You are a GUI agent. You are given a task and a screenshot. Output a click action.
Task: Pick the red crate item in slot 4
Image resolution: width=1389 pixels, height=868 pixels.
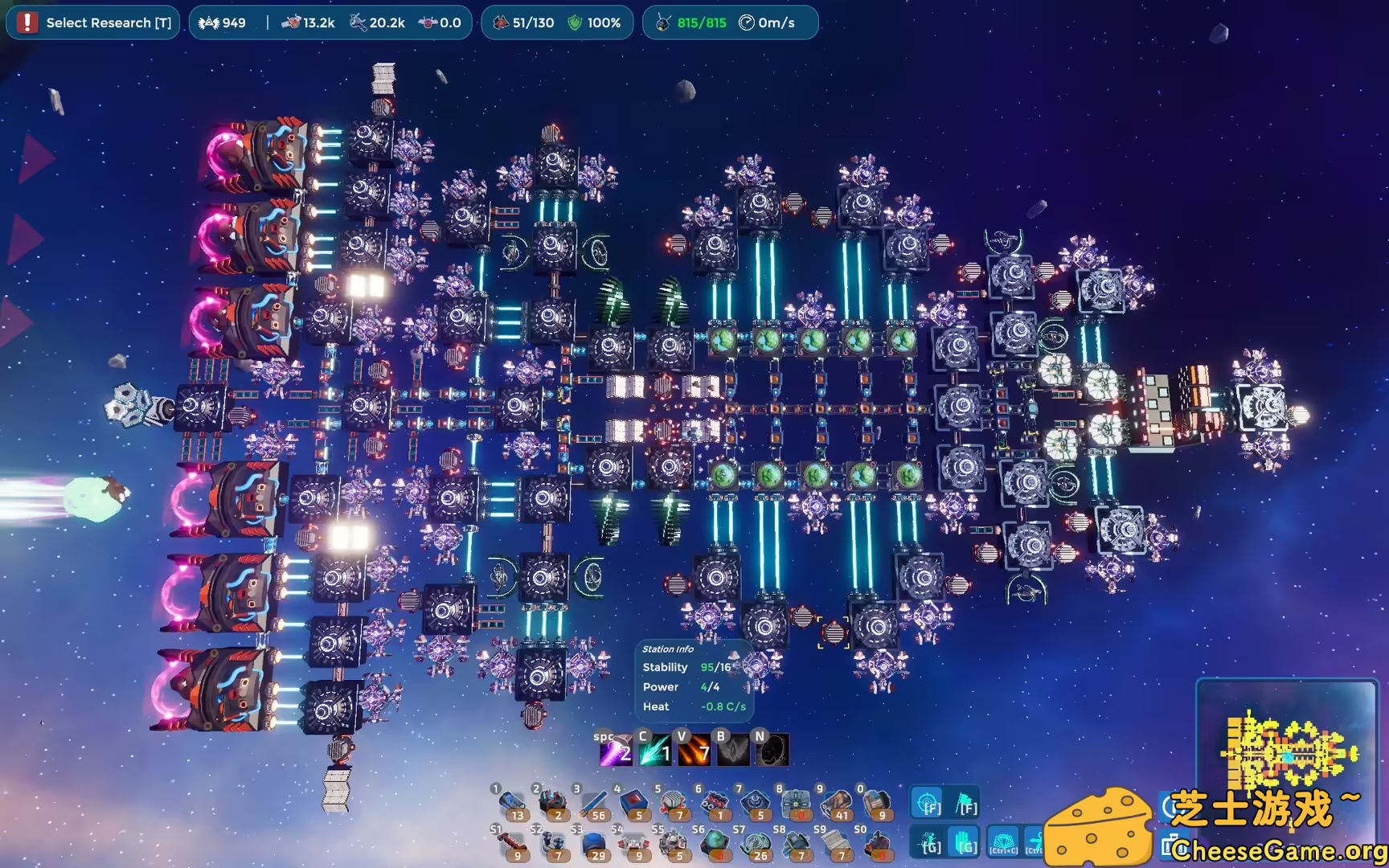[634, 802]
